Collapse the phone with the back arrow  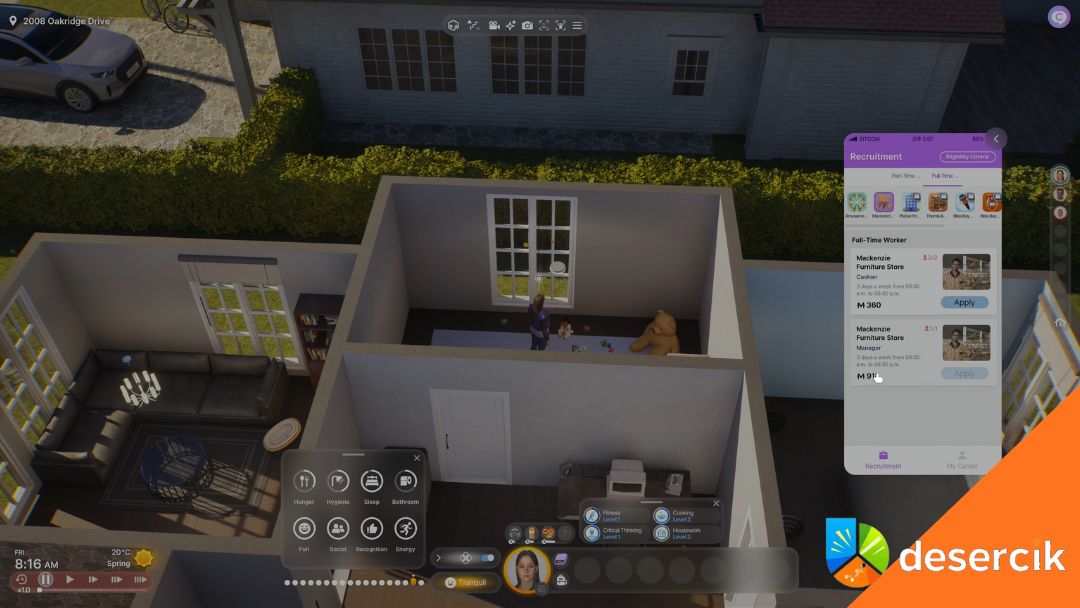[x=996, y=139]
